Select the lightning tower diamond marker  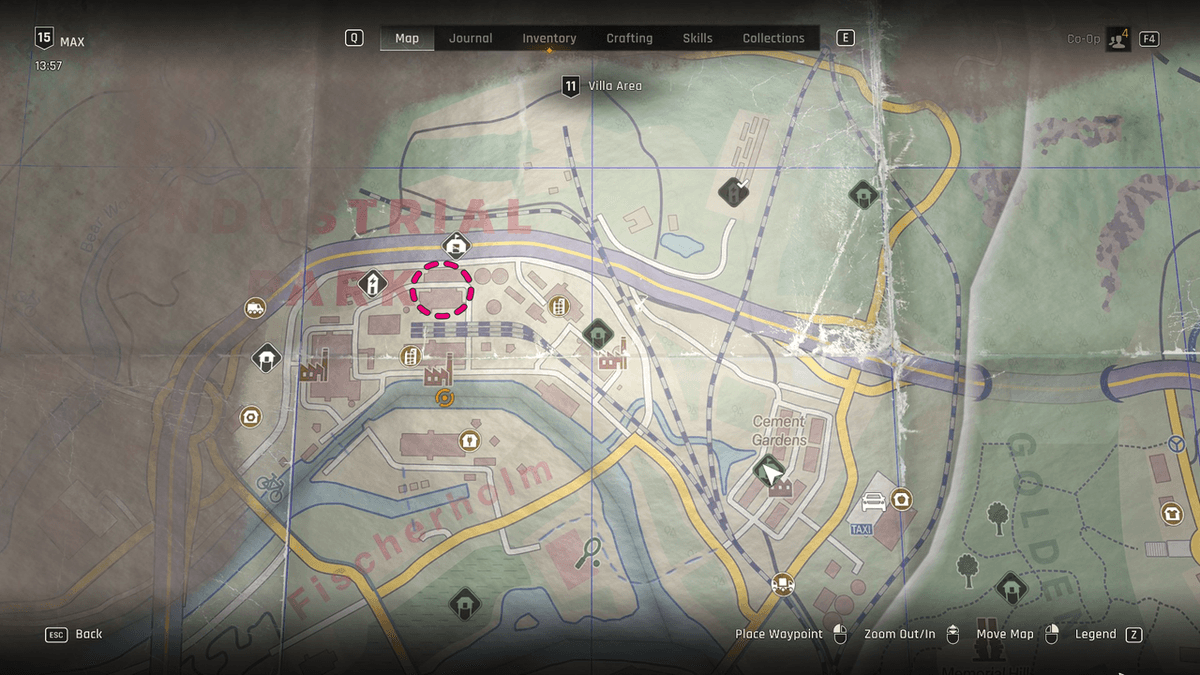(x=372, y=285)
